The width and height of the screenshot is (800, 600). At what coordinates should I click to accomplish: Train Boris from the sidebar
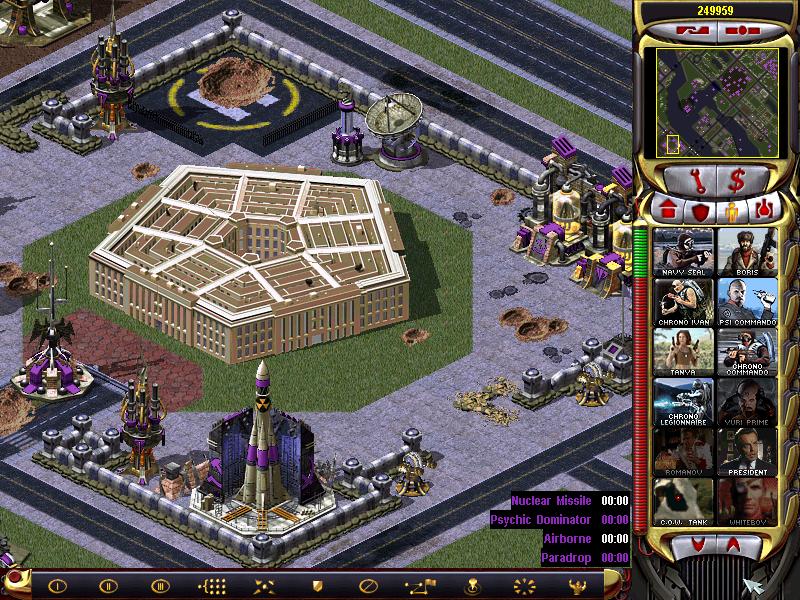point(747,252)
